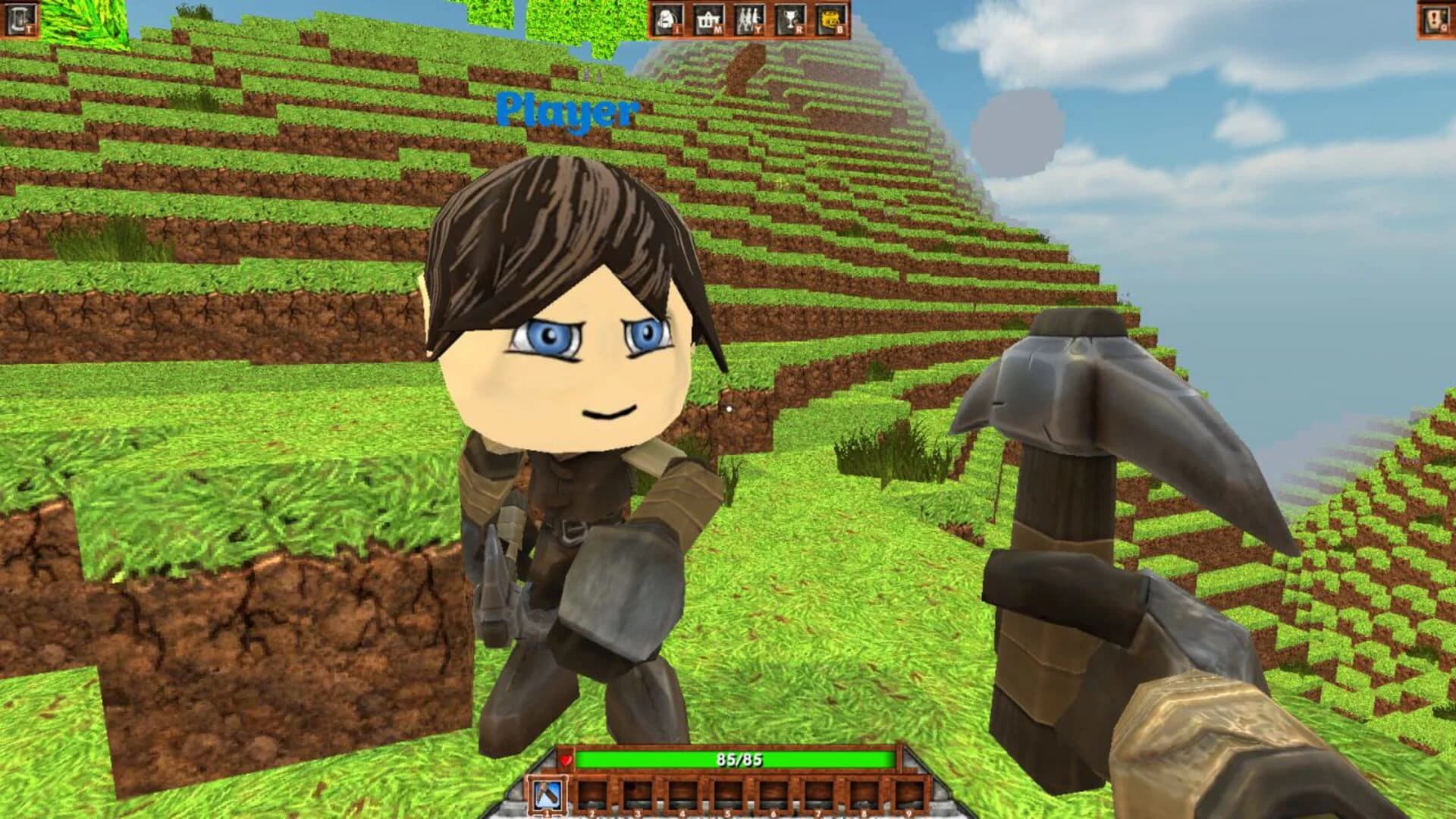Screen dimensions: 1456x819
Task: Click the heart icon beside the health bar
Action: pyautogui.click(x=566, y=760)
